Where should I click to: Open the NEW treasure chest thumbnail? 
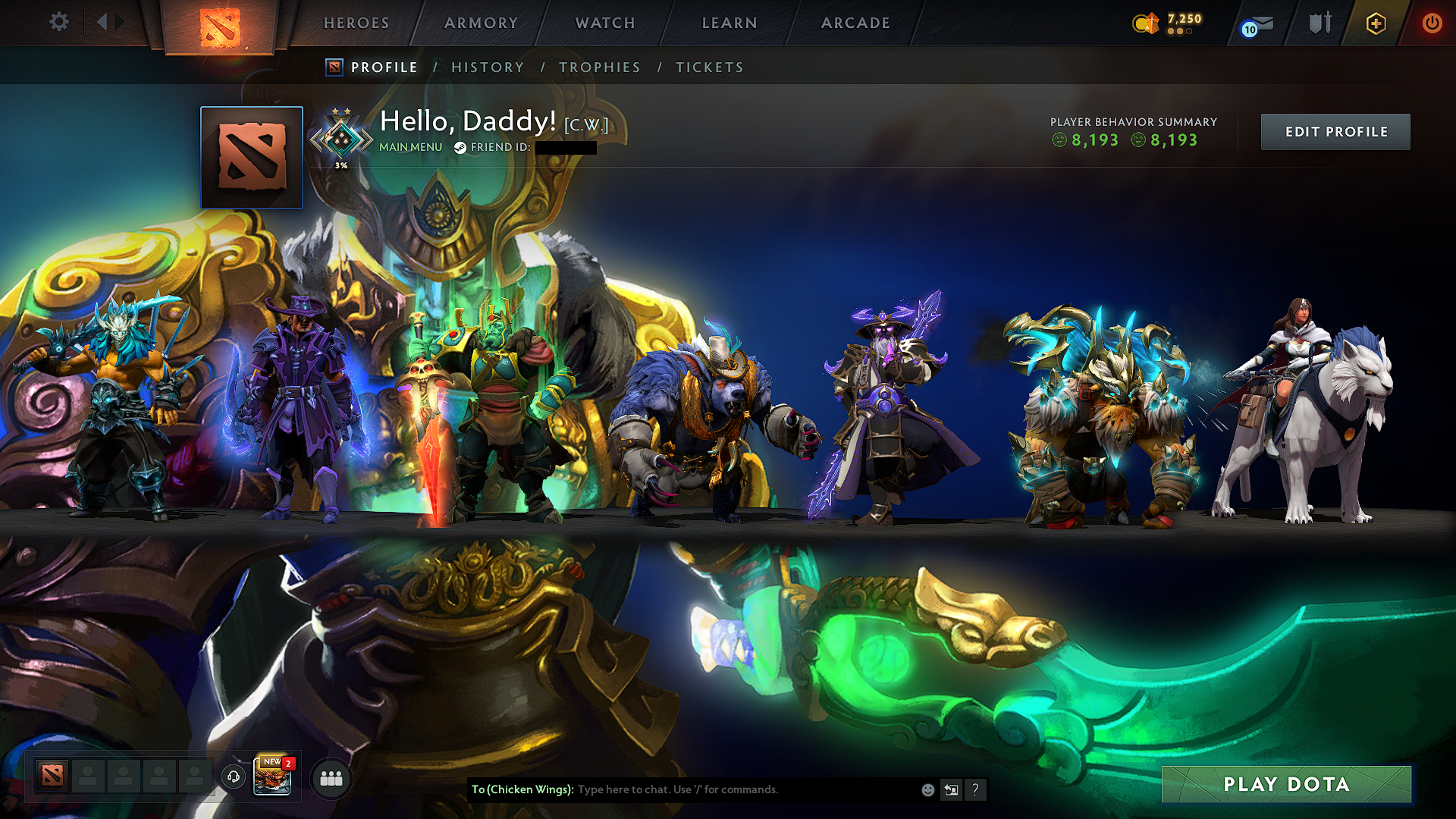tap(273, 778)
